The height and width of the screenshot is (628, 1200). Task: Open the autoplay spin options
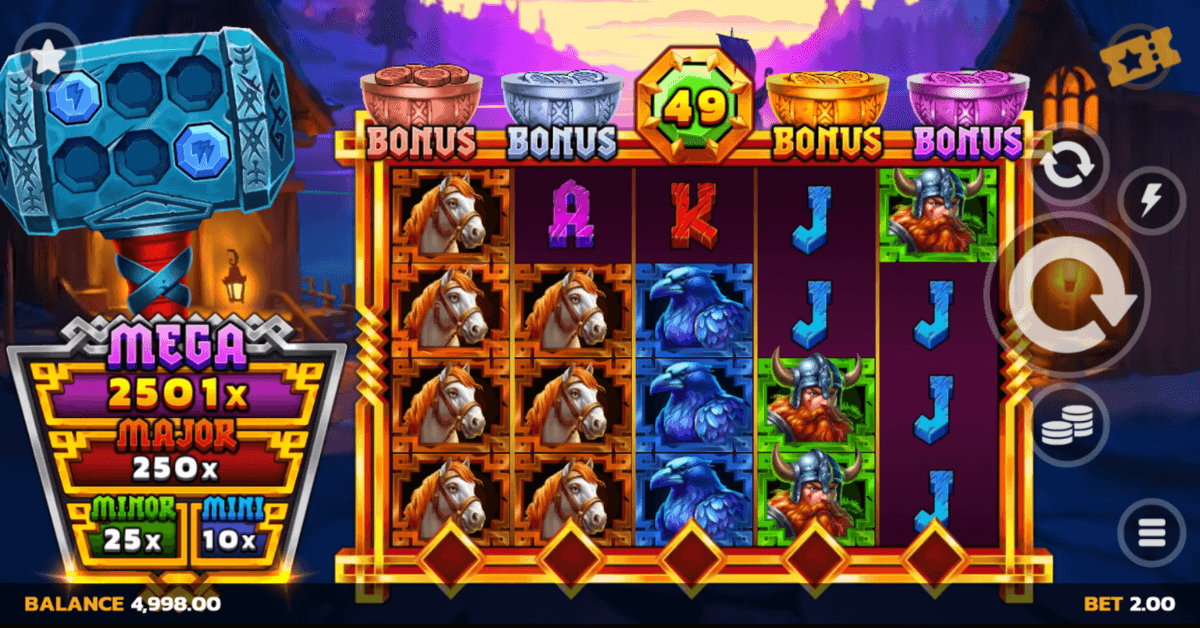(x=1070, y=169)
